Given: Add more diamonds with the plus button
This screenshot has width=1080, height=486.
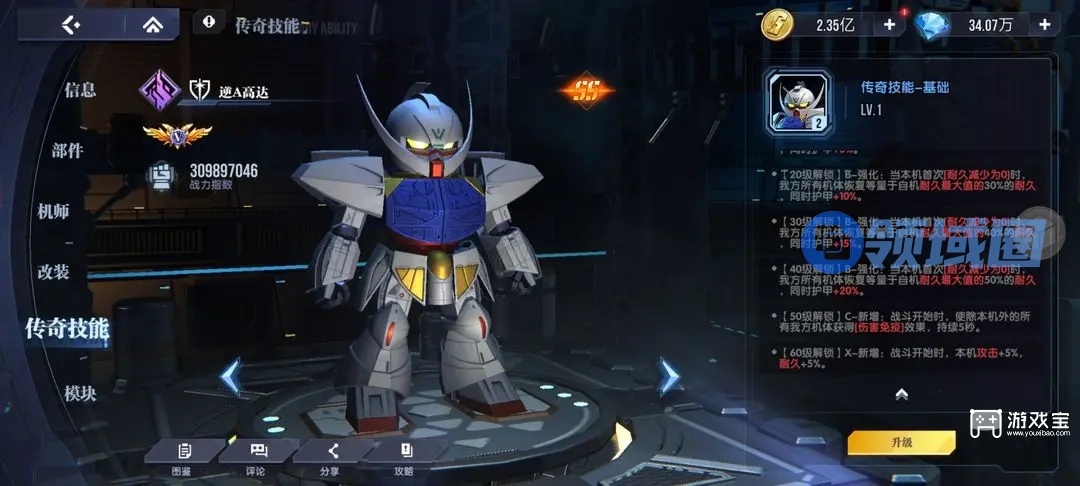Looking at the screenshot, I should pos(1045,25).
